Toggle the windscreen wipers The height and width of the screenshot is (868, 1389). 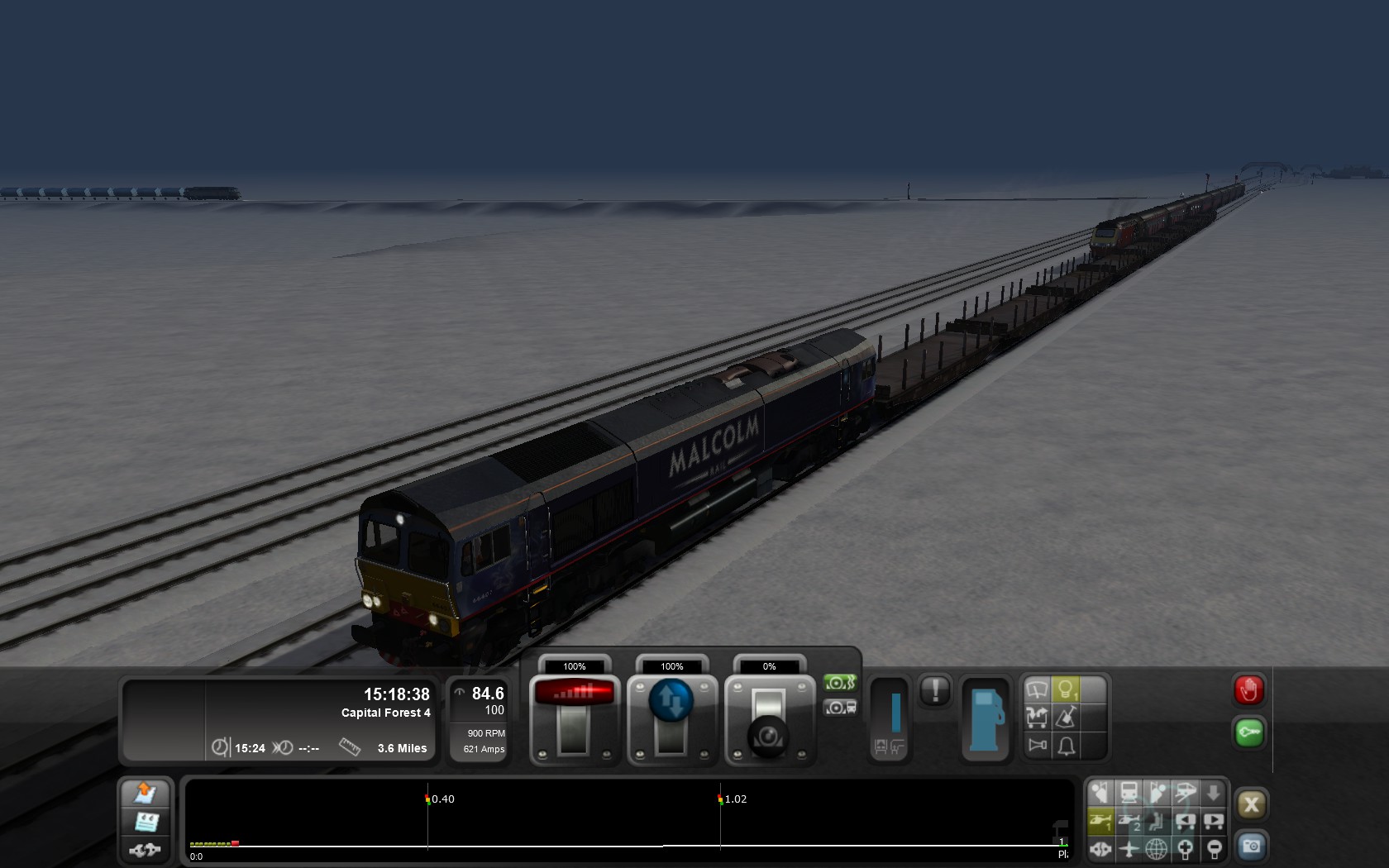tap(1037, 689)
